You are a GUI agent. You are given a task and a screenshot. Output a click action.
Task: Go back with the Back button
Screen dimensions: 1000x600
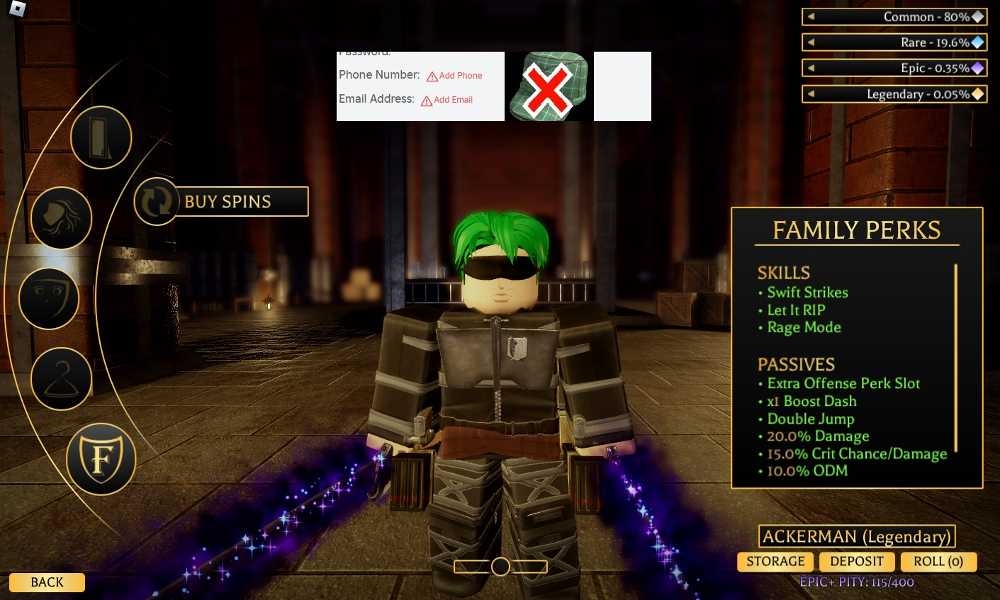coord(47,582)
